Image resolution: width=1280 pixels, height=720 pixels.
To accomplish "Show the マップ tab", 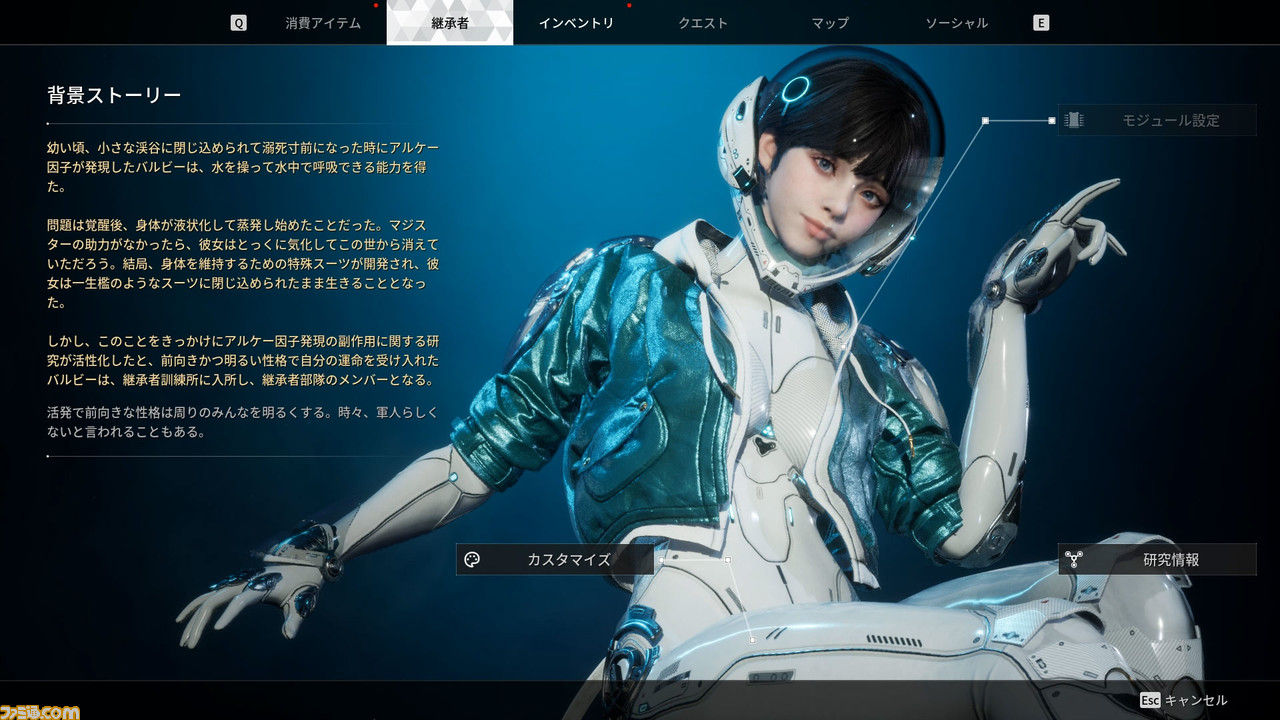I will 830,23.
